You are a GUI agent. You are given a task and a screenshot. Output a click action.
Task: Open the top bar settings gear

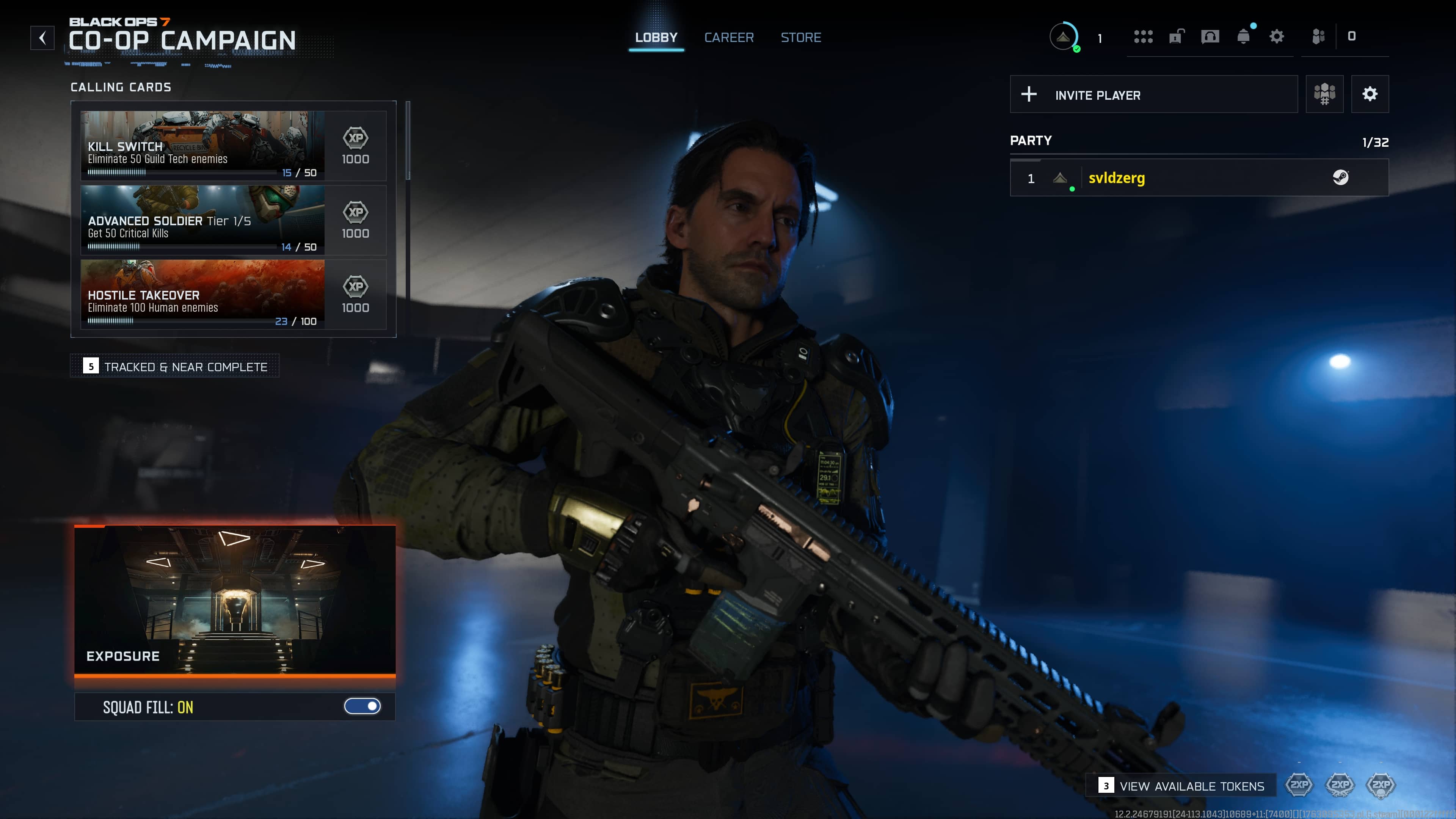pos(1276,37)
